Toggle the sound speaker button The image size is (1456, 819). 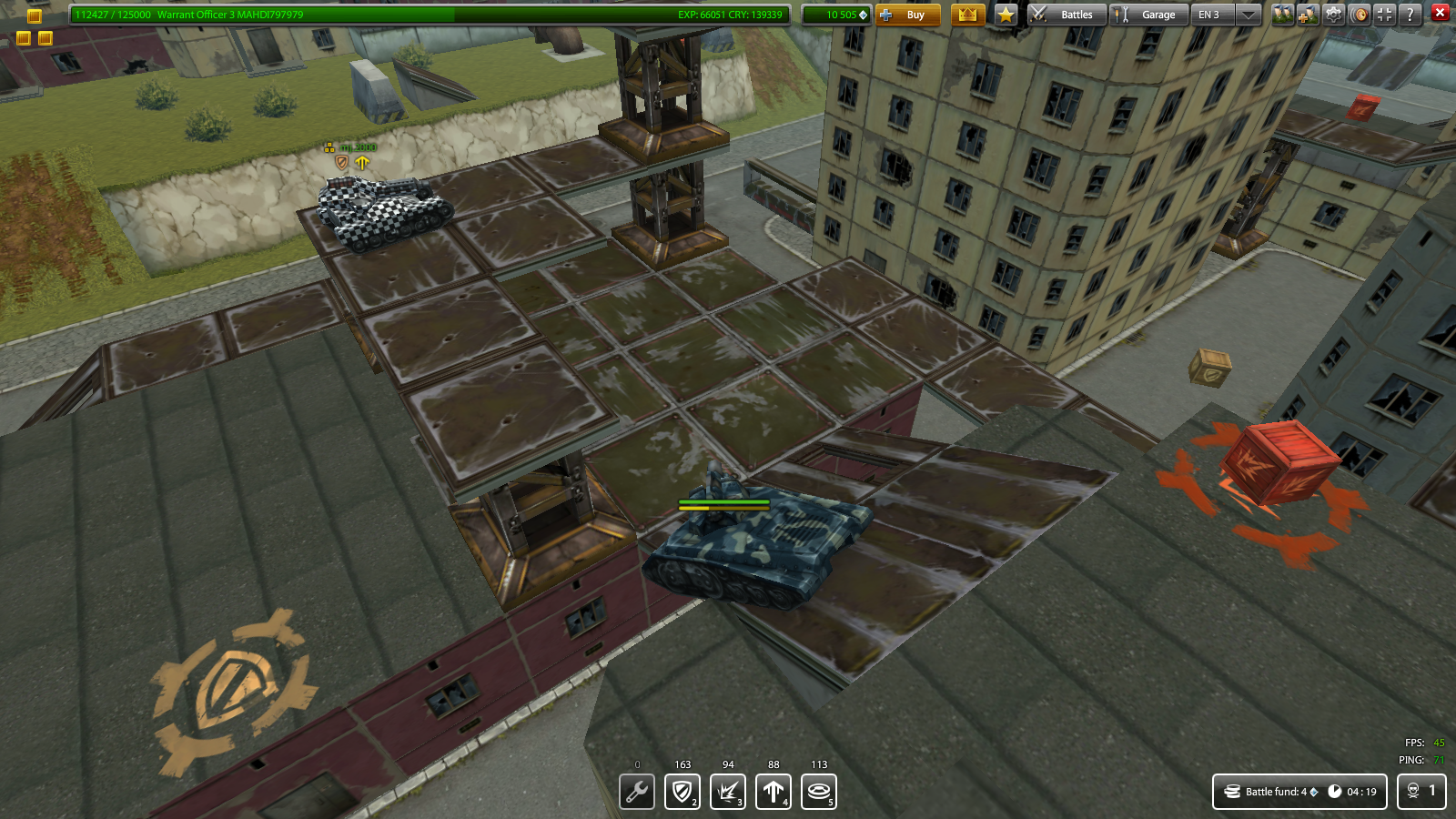(x=1360, y=15)
